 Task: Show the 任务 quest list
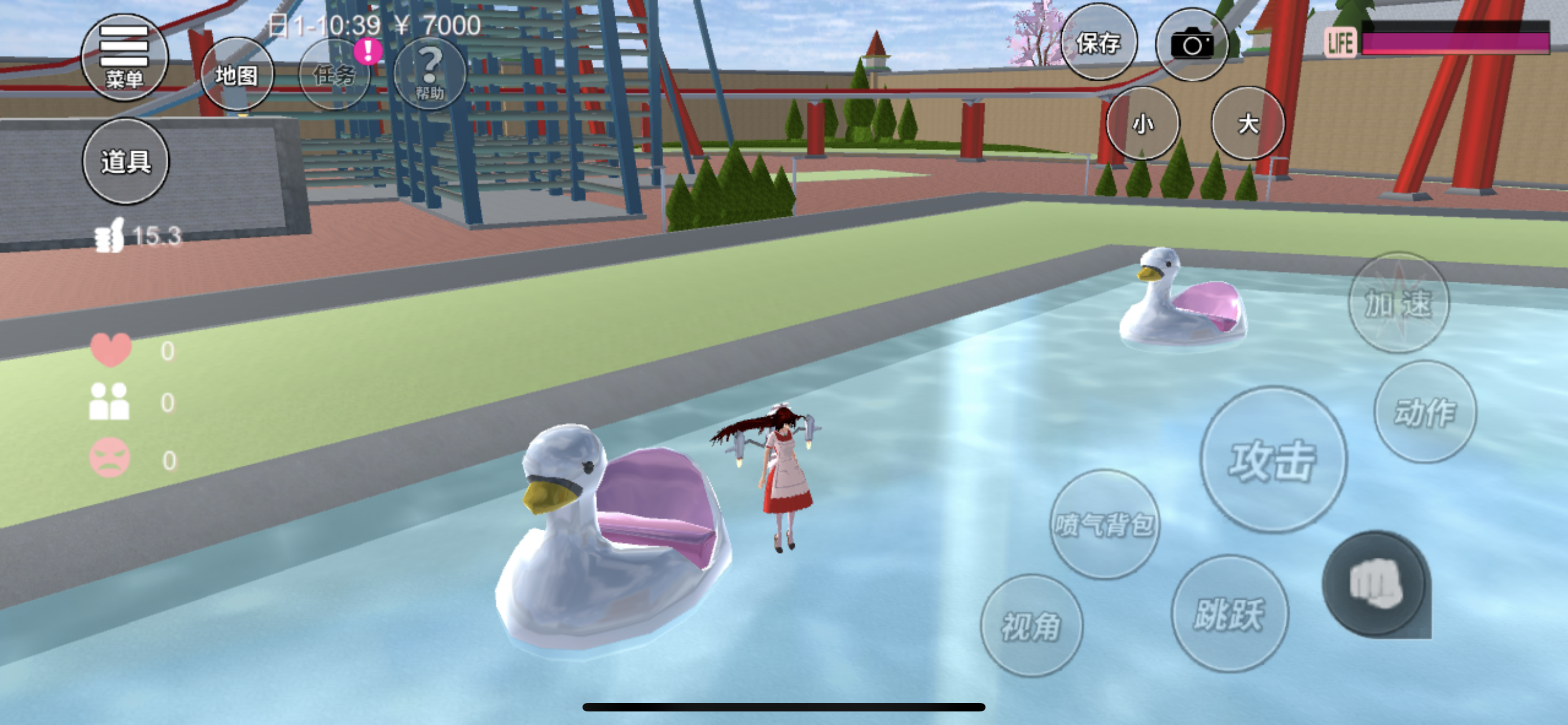[334, 75]
